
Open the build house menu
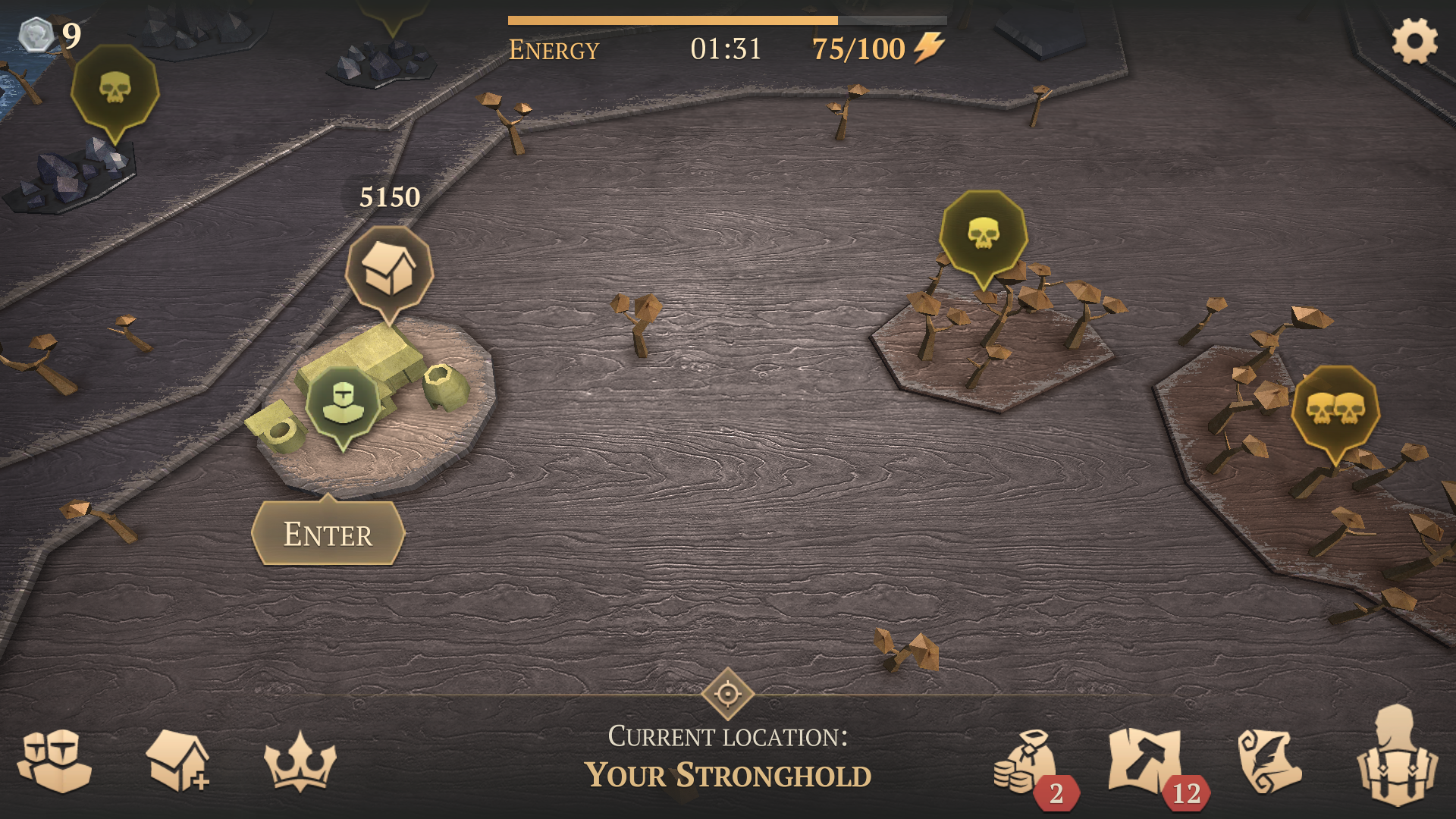[x=177, y=761]
